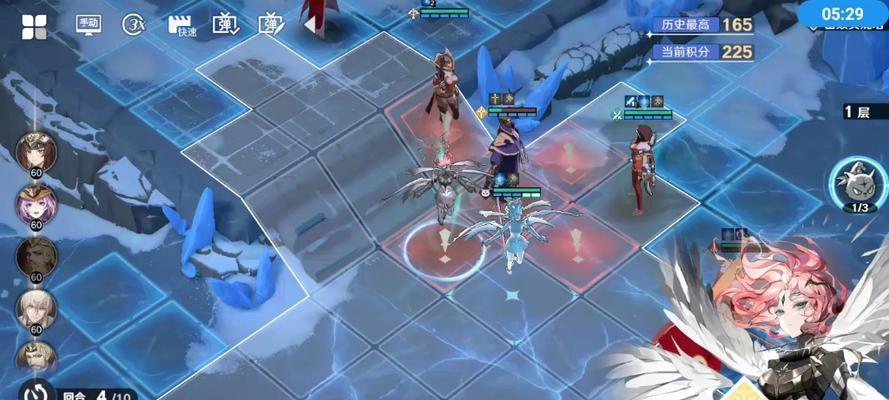The image size is (889, 400).
Task: Toggle bullet comments display with checkmark
Action: 226,24
